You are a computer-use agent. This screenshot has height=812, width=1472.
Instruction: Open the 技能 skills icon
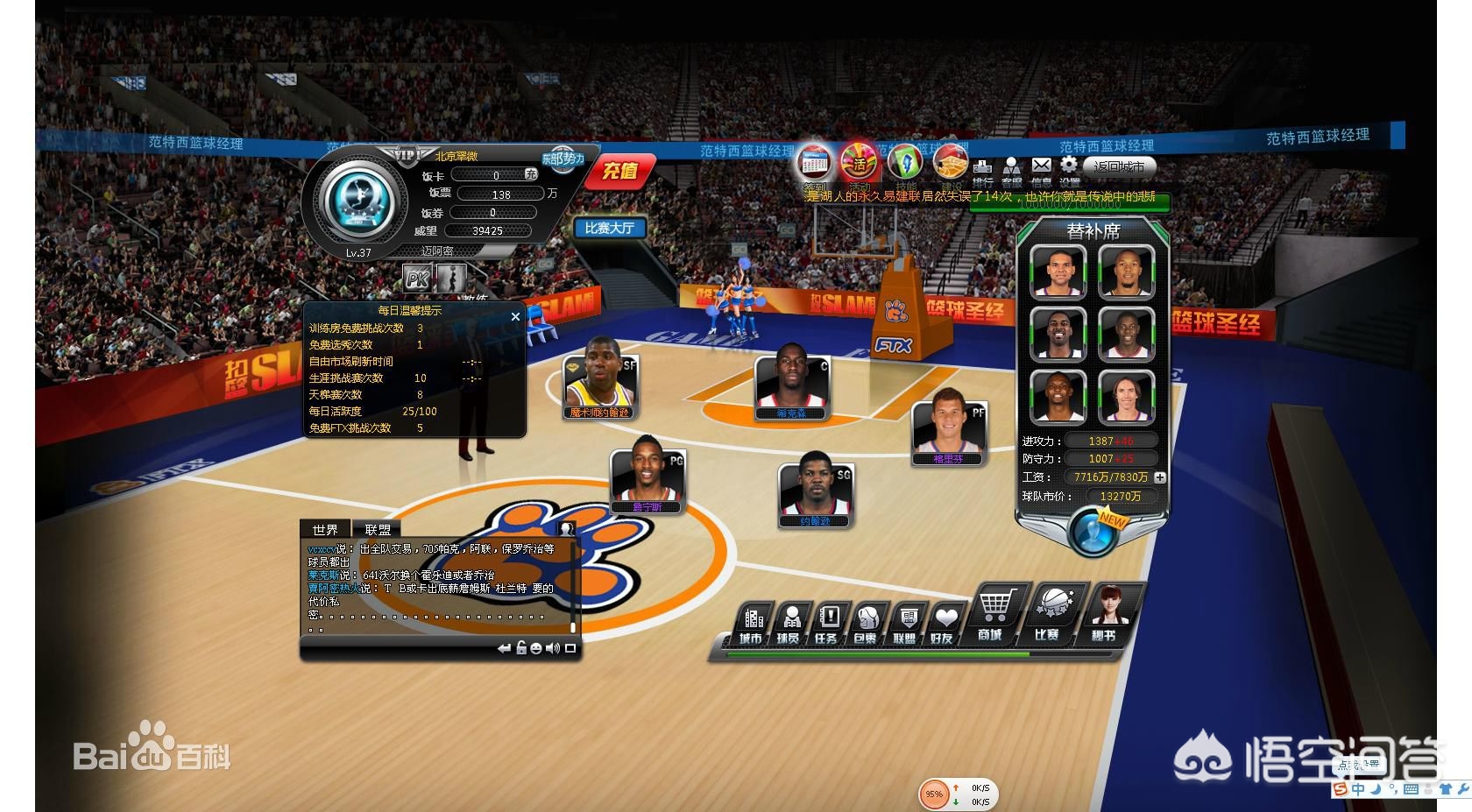(x=905, y=163)
